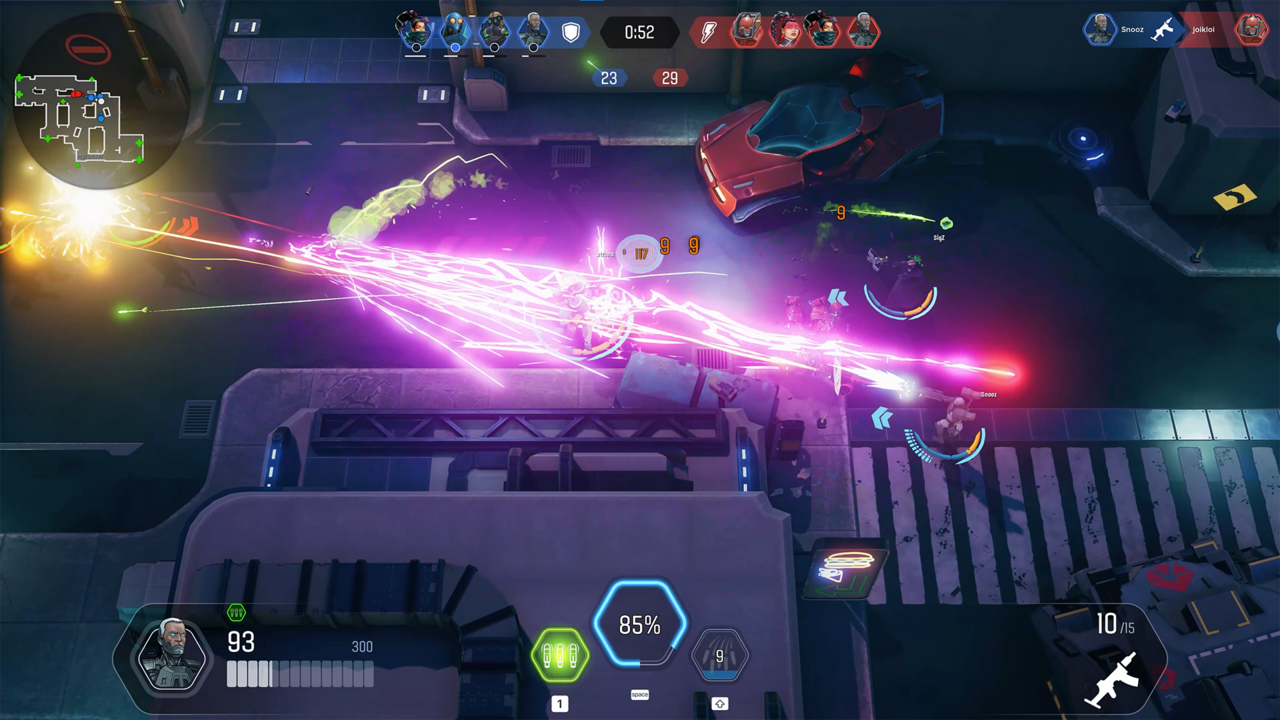Click the rifle kill icon between Snooz and joikloi
Image resolution: width=1280 pixels, height=720 pixels.
pyautogui.click(x=1162, y=29)
